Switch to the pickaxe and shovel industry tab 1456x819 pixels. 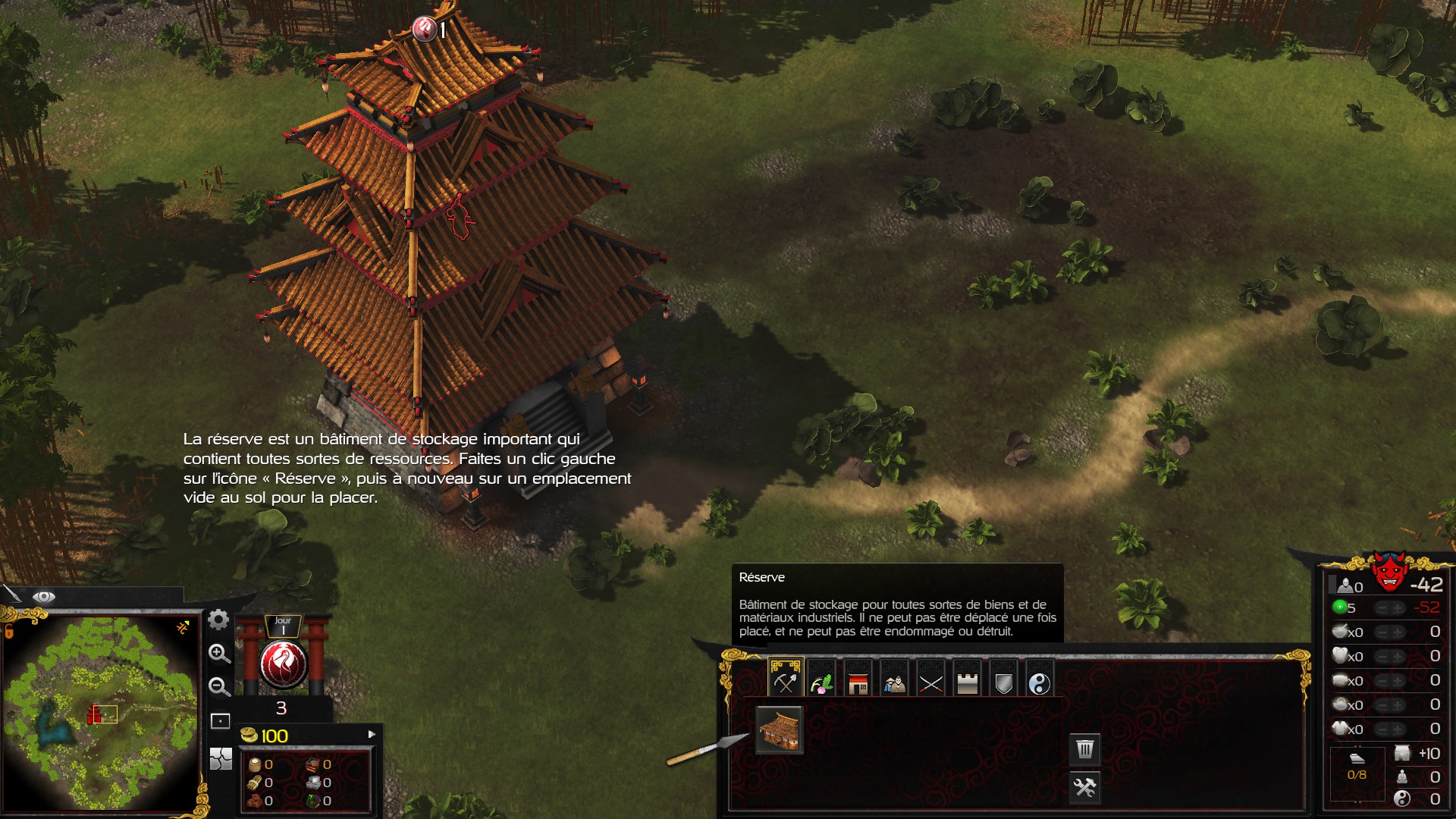(785, 679)
